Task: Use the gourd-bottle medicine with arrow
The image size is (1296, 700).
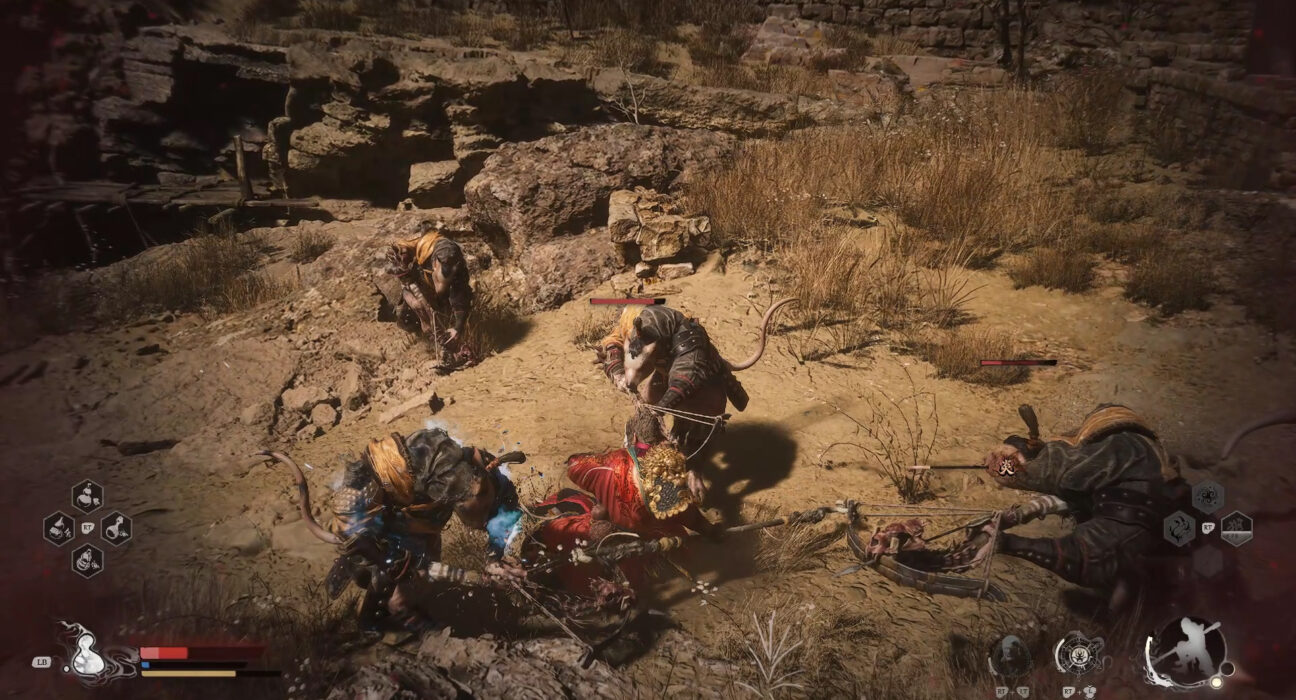Action: click(87, 497)
